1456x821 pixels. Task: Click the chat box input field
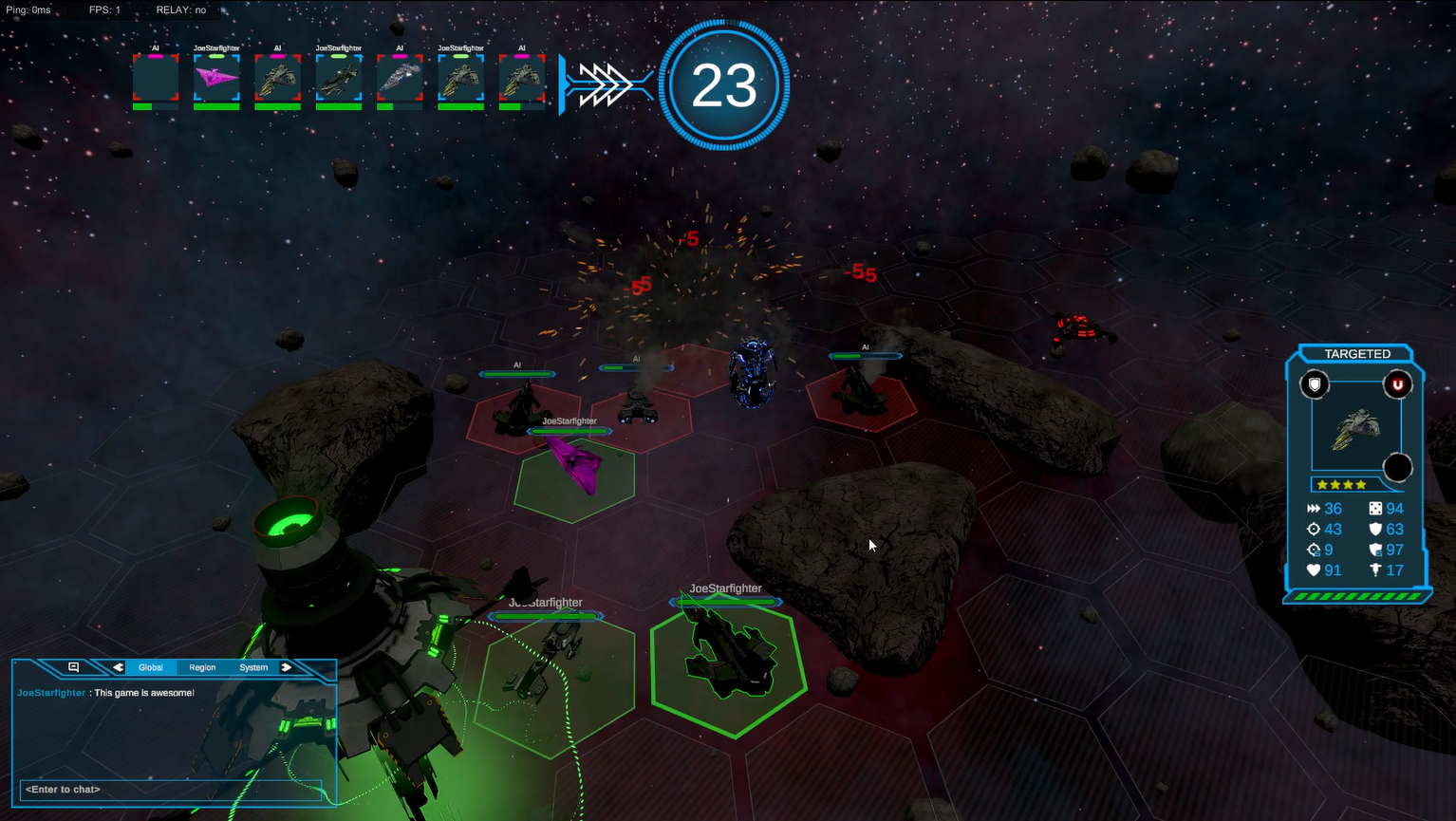(x=171, y=790)
